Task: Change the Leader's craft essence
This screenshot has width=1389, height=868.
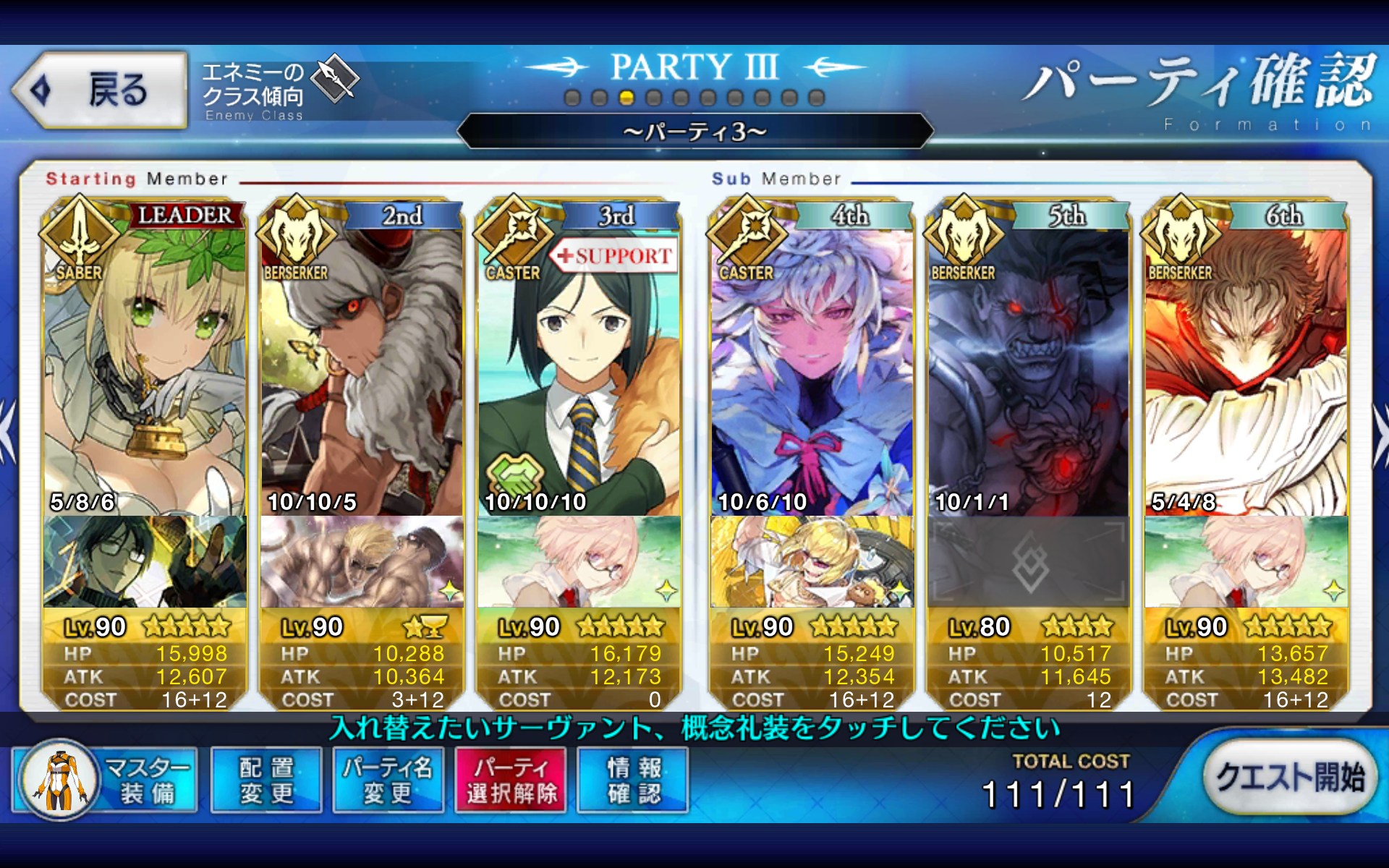Action: pyautogui.click(x=145, y=562)
